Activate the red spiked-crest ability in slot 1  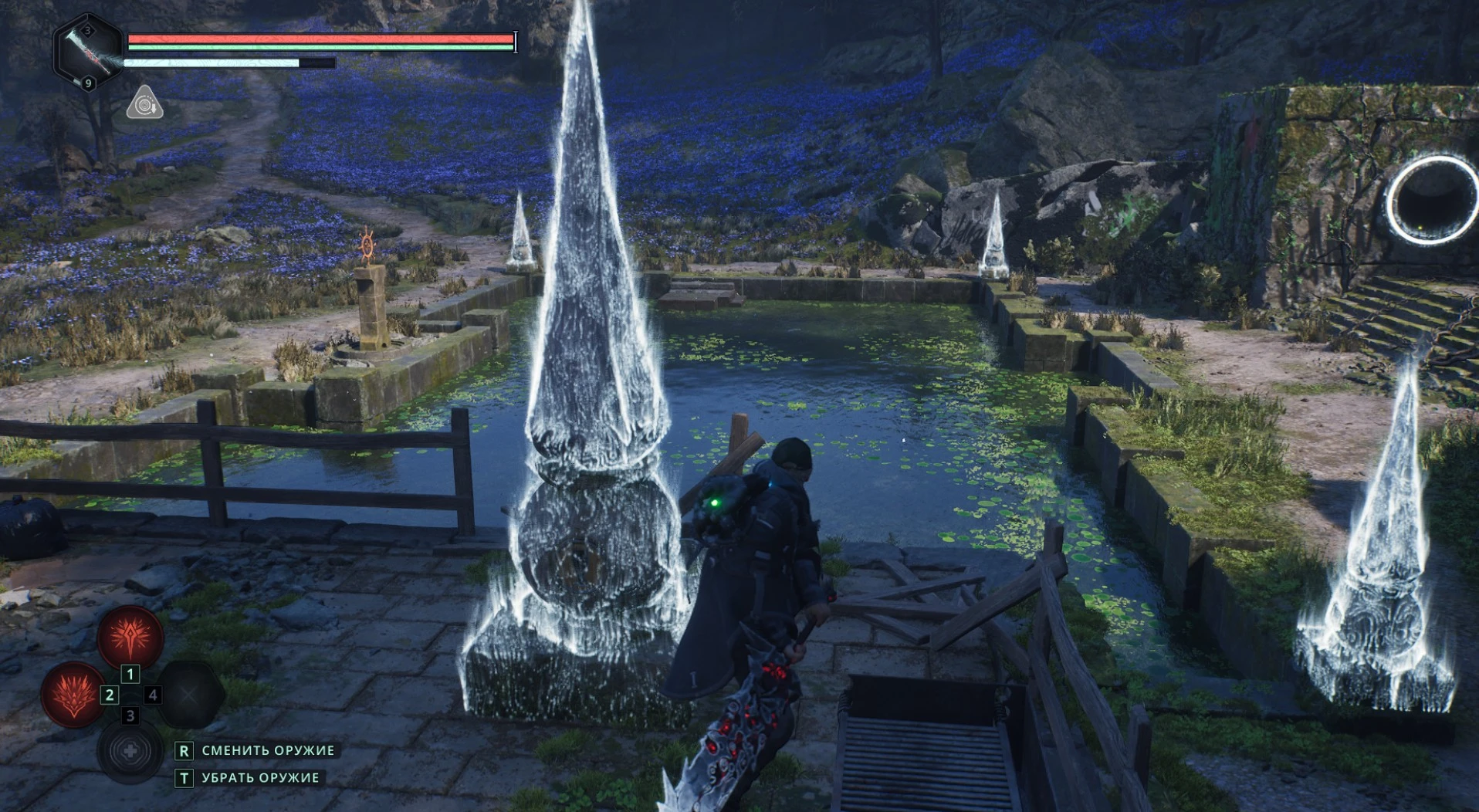(x=130, y=638)
